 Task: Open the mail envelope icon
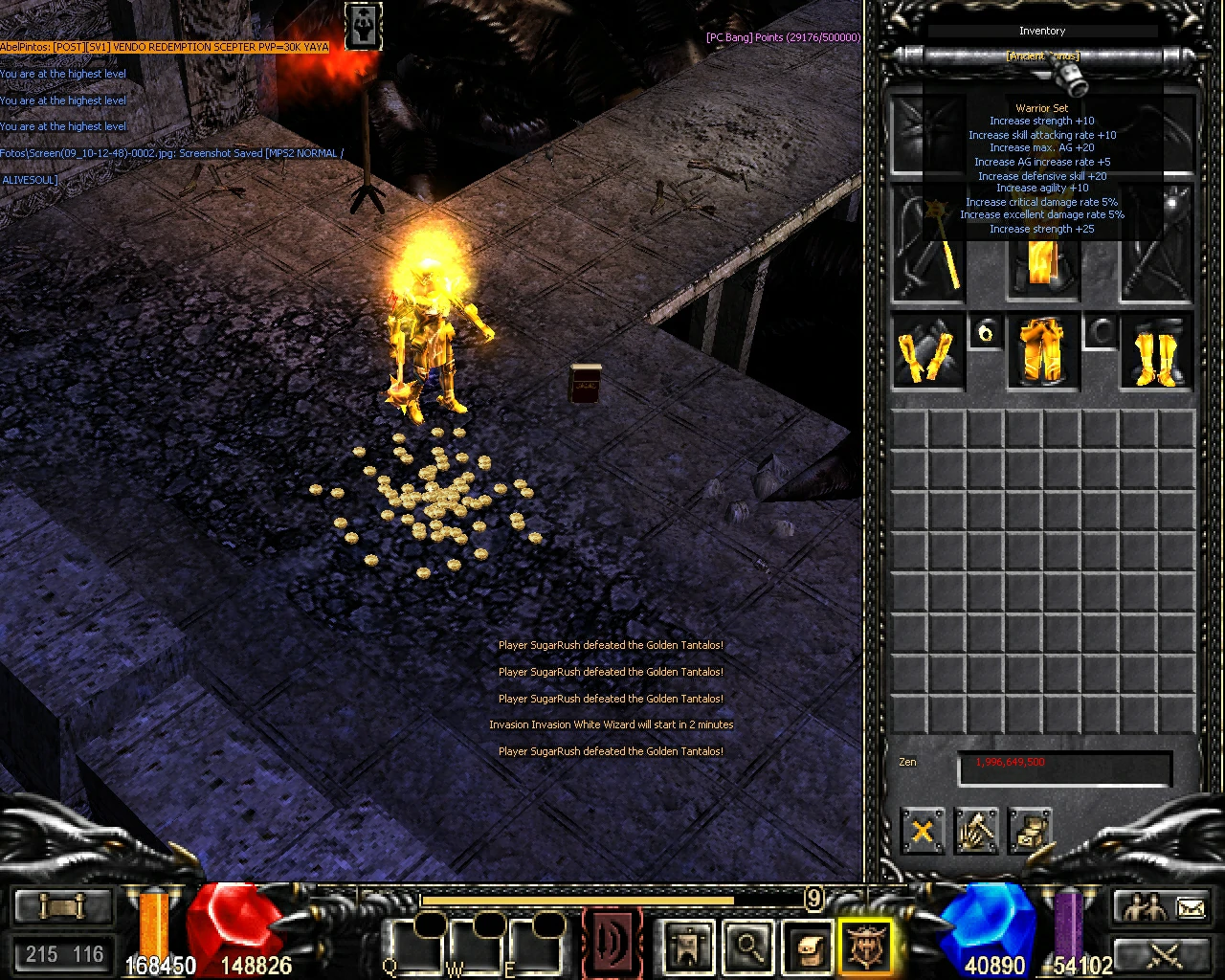[1190, 907]
